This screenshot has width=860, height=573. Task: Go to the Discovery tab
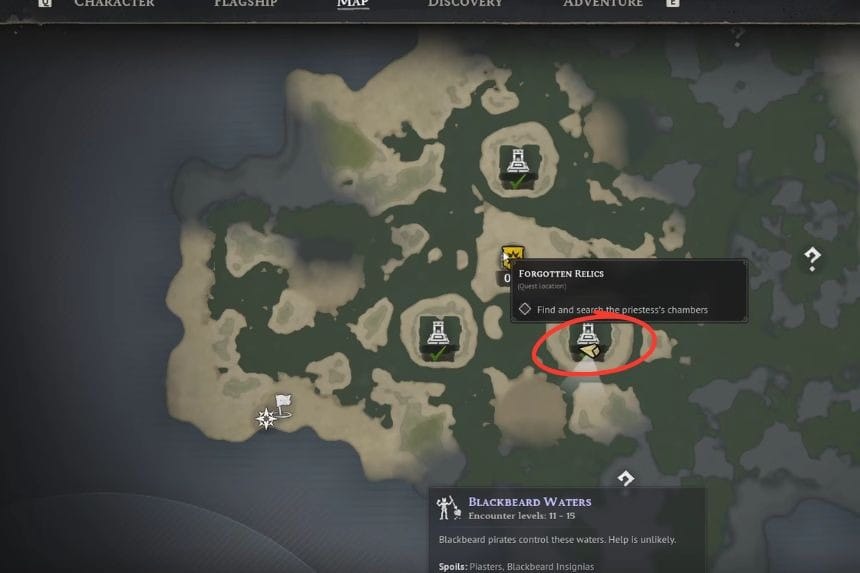465,4
